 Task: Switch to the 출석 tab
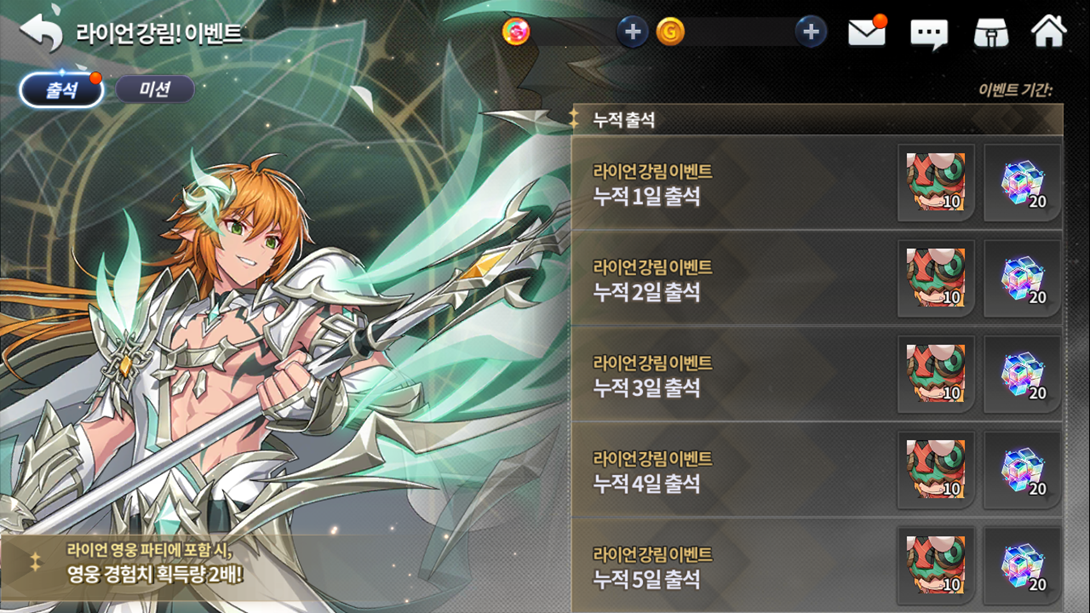click(62, 90)
